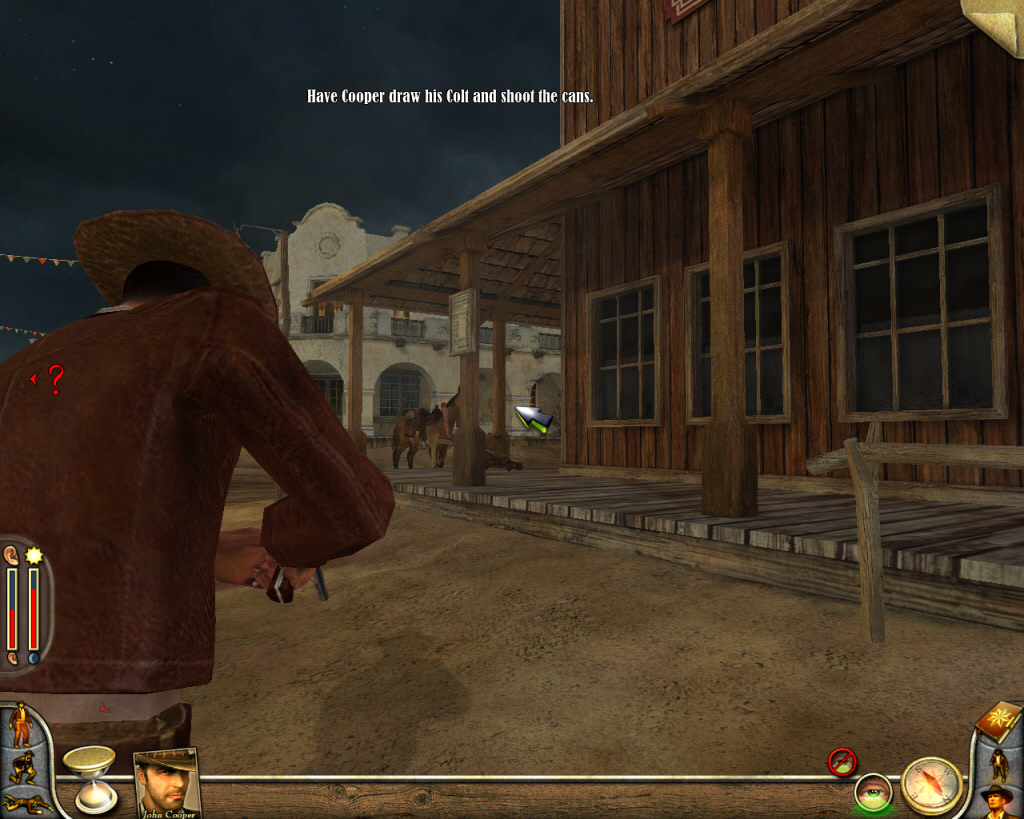Select the John Cooper portrait card
1024x819 pixels.
(167, 782)
